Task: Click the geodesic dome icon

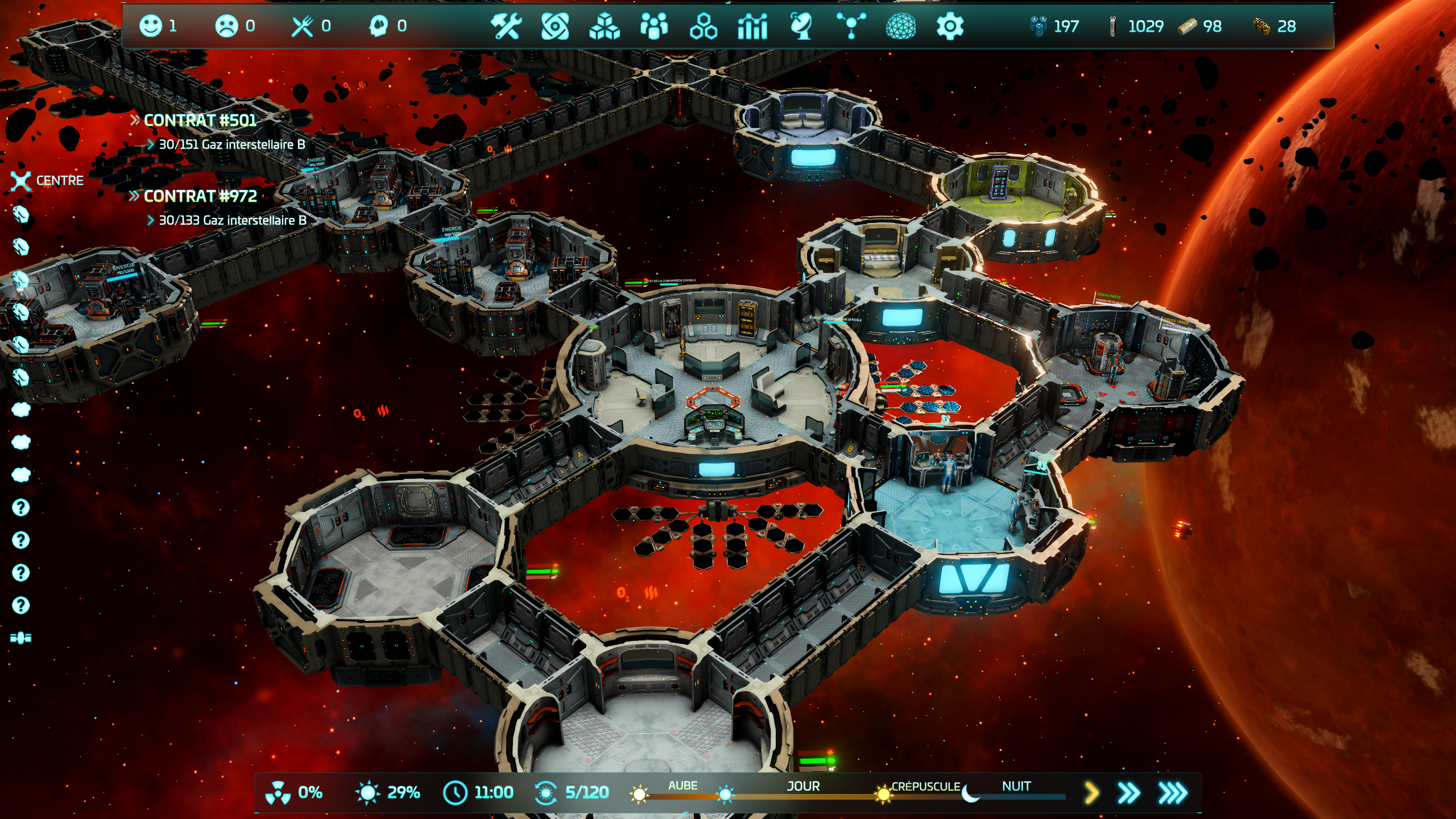Action: tap(901, 26)
